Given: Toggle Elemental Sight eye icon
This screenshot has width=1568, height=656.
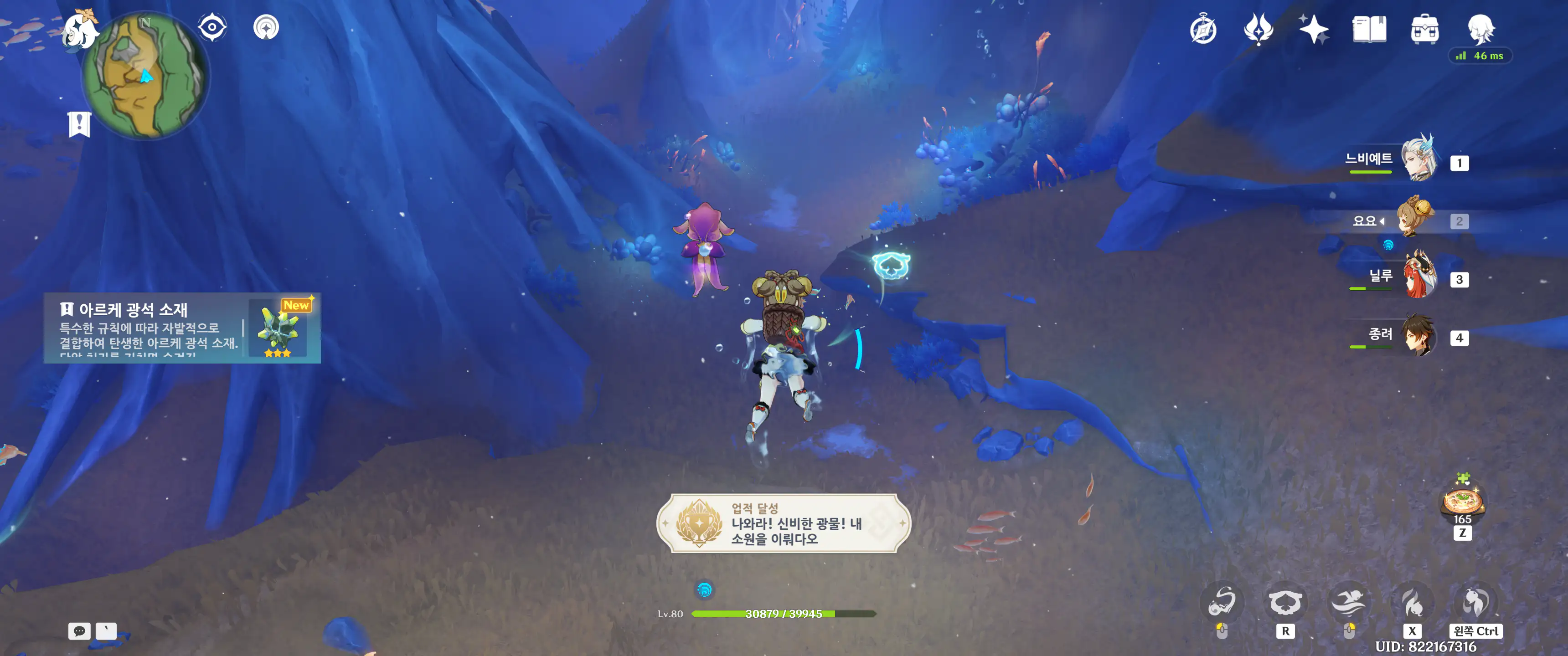Looking at the screenshot, I should (x=212, y=27).
